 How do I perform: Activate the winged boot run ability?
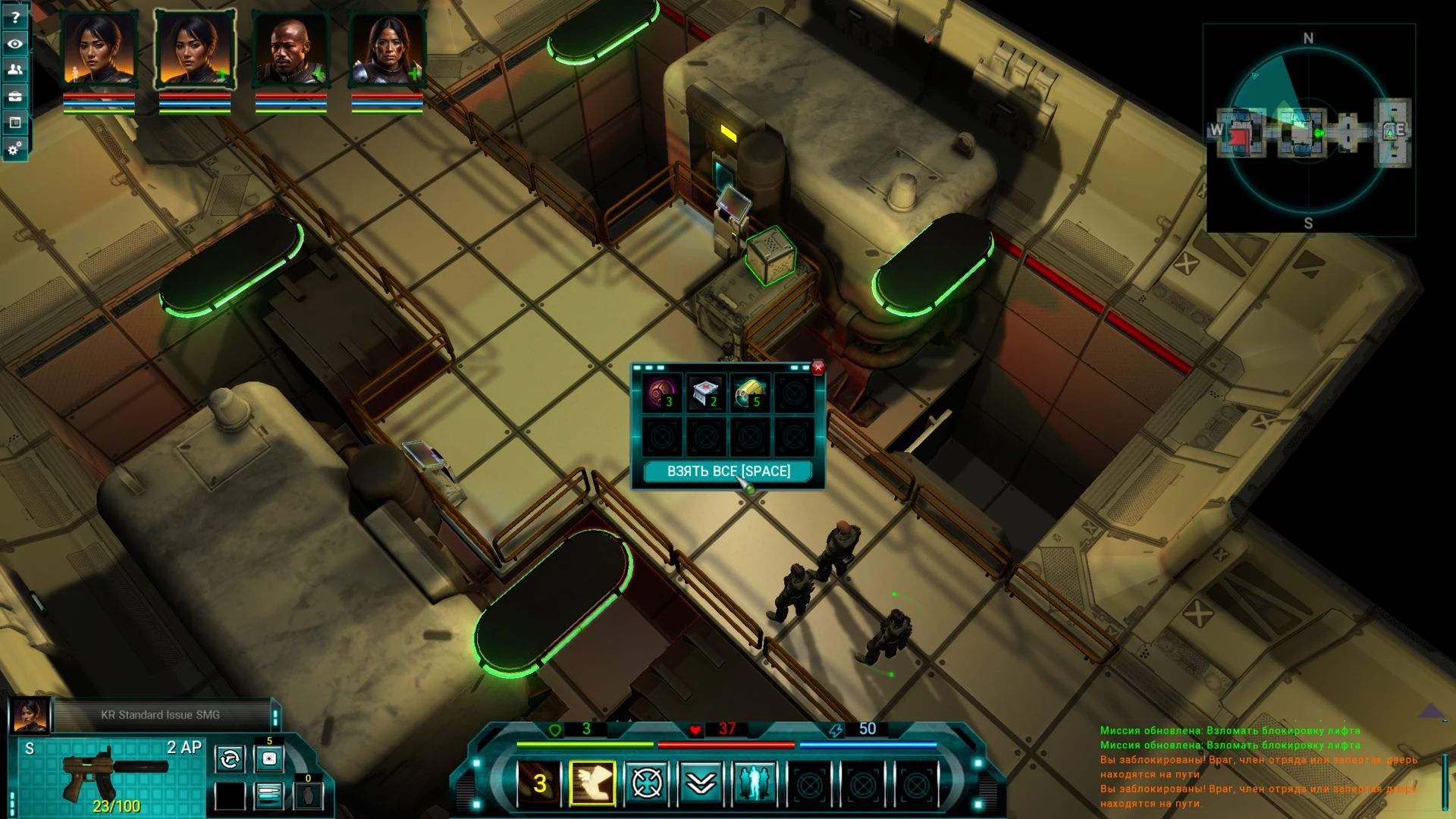click(x=592, y=783)
